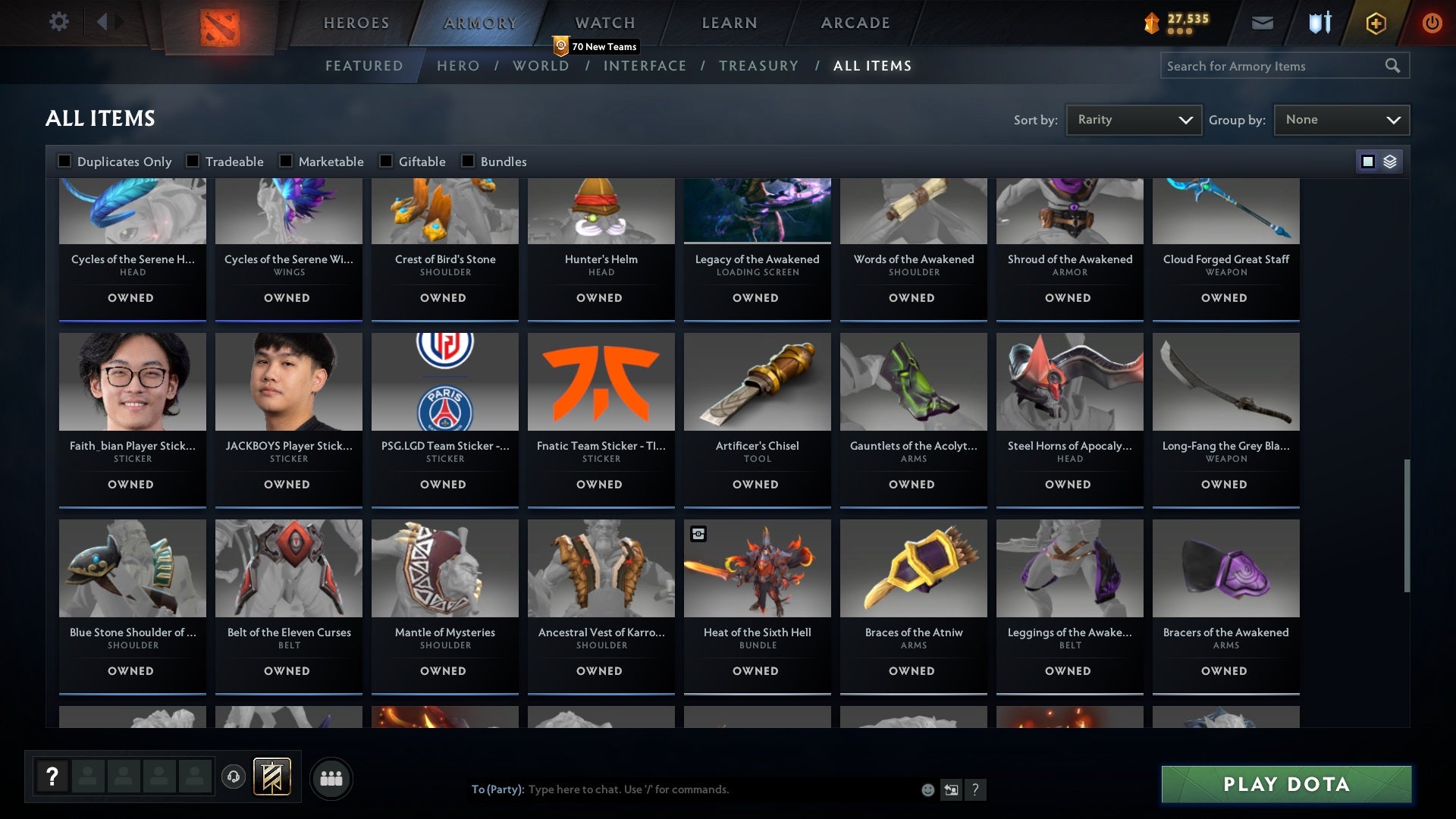Screen dimensions: 1456x819
Task: Toggle the grid layers view icon above item list
Action: [x=1389, y=162]
